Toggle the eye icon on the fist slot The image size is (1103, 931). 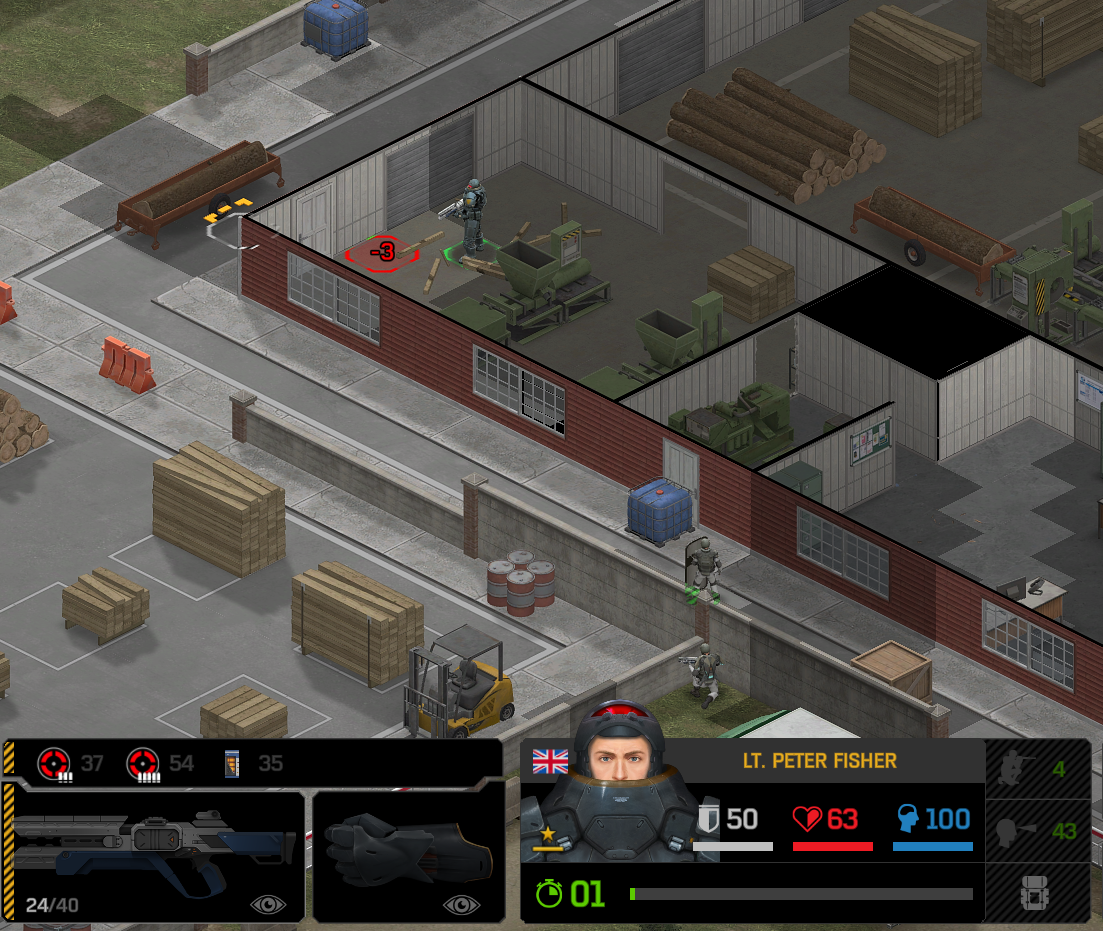(x=461, y=905)
